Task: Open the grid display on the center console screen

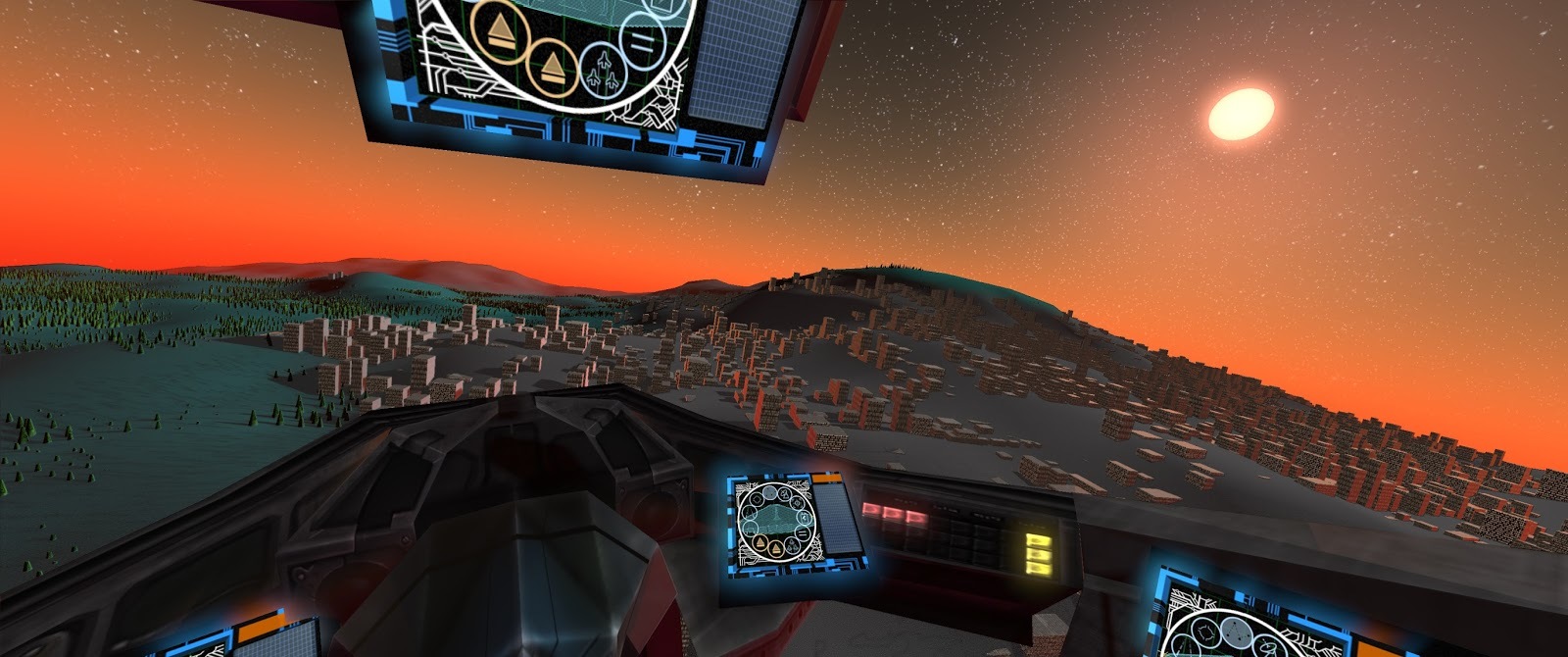Action: pos(838,519)
